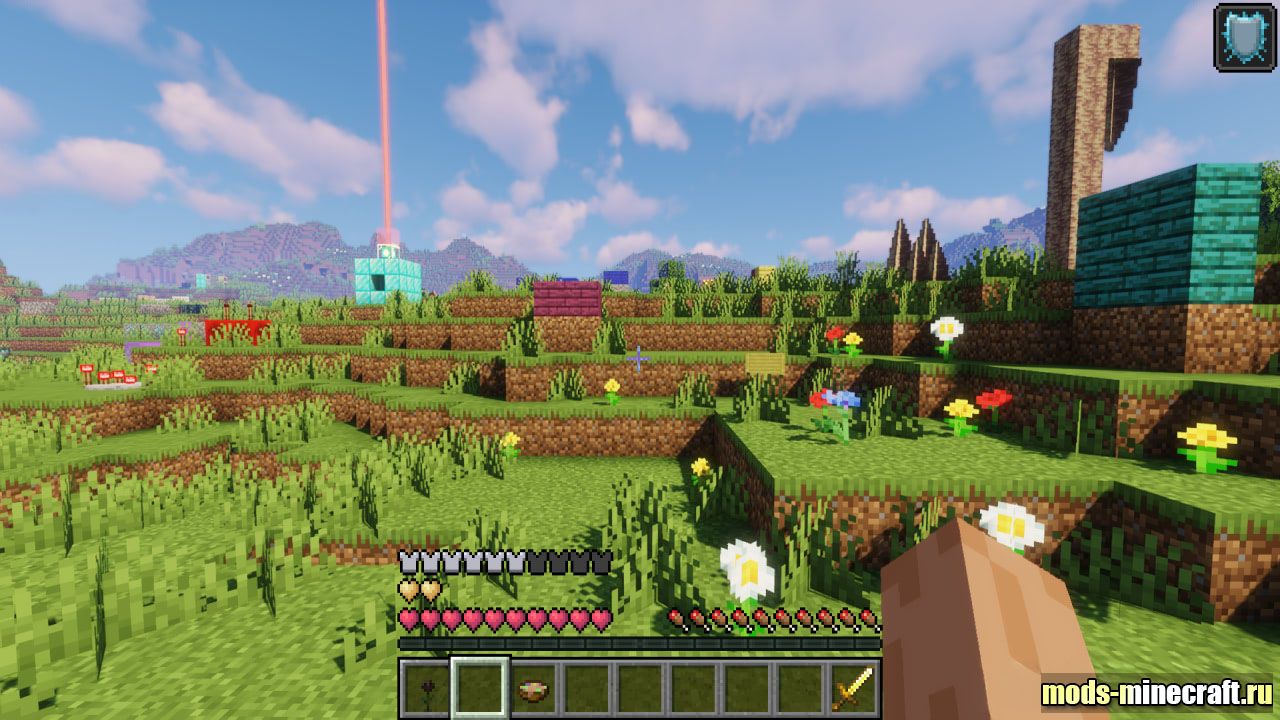1280x720 pixels.
Task: Select the golden sword hotbar slot
Action: click(853, 688)
